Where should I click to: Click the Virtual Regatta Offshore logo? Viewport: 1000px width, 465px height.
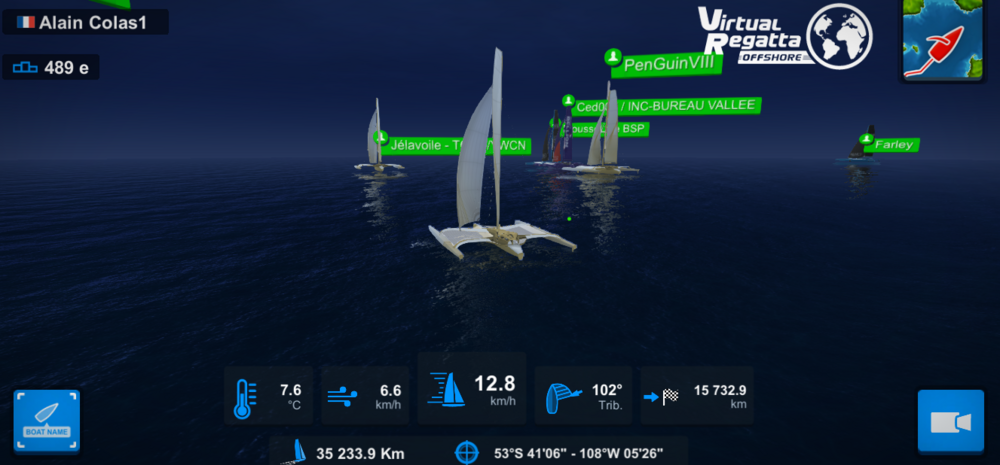pyautogui.click(x=785, y=38)
